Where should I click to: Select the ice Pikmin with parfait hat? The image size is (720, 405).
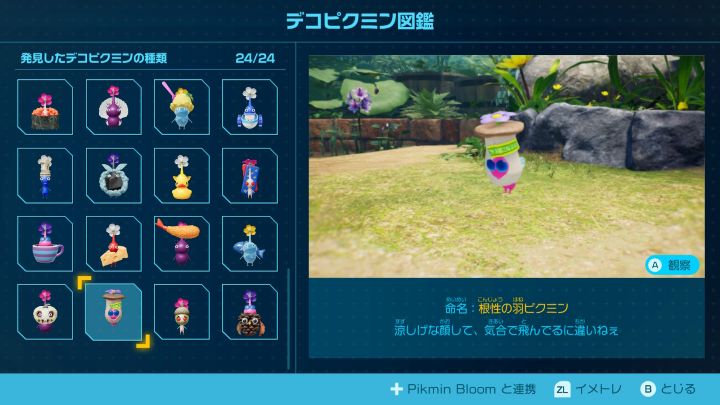pos(181,108)
